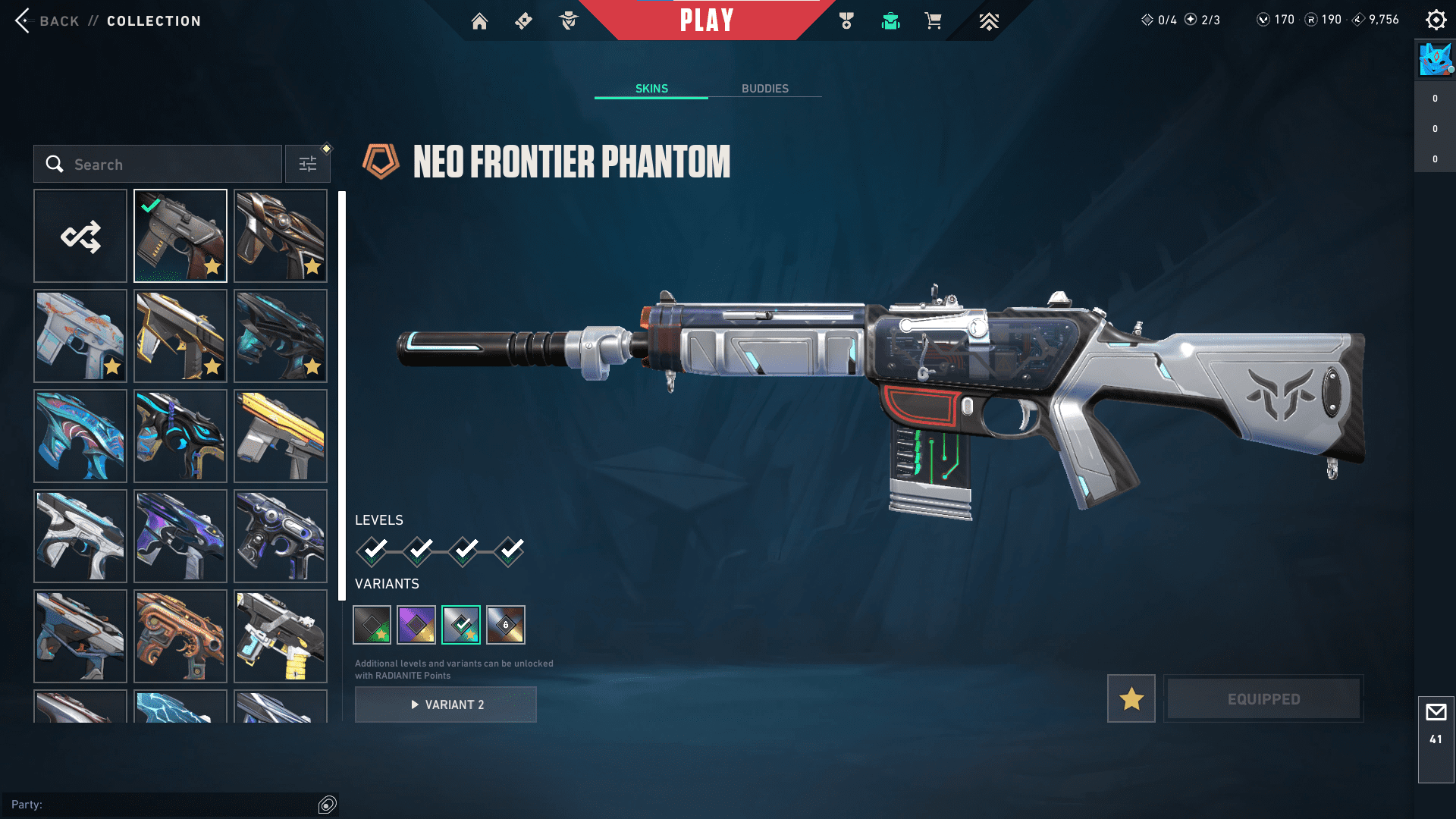Click the red PLAY button
Image resolution: width=1456 pixels, height=819 pixels.
tap(707, 20)
